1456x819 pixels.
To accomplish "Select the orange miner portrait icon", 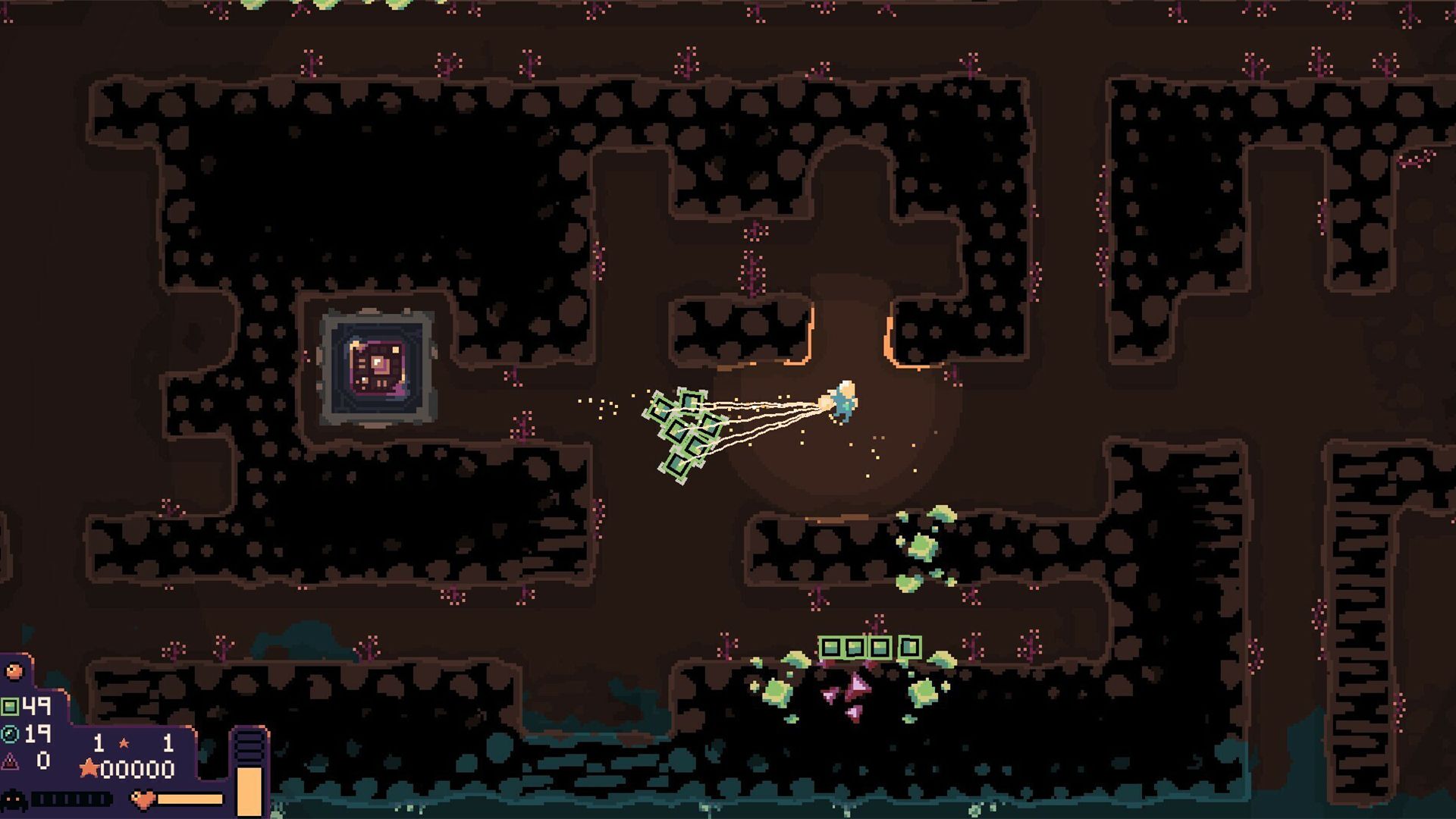I will coord(14,671).
